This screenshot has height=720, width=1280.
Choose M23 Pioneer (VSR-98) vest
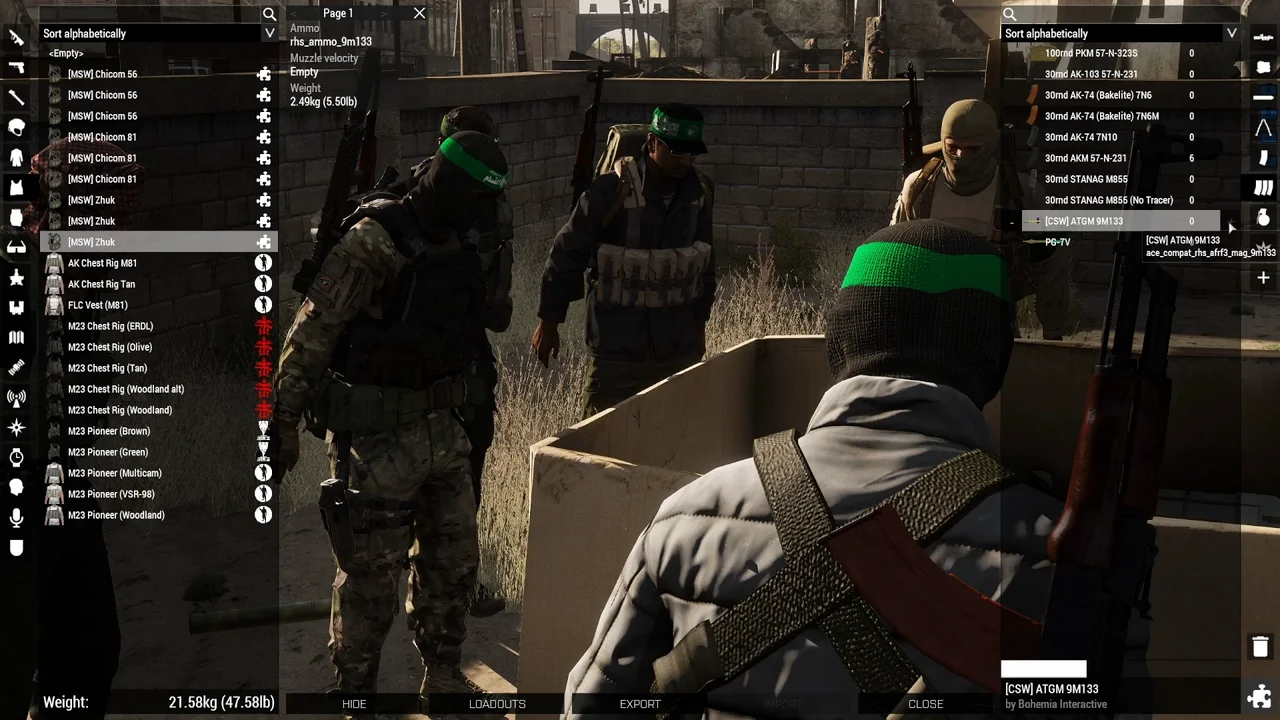111,494
